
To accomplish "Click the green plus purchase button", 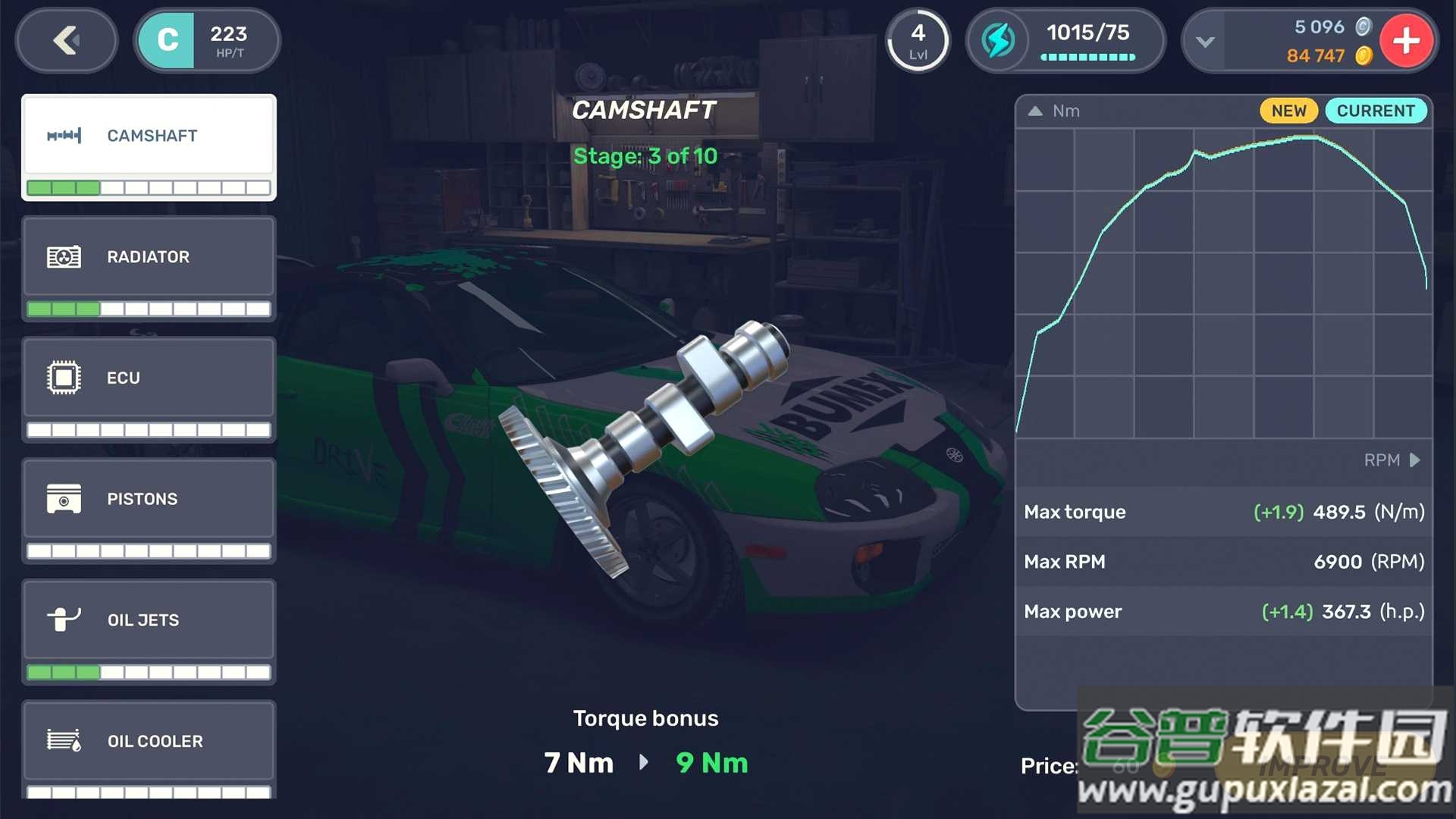I will (1407, 41).
